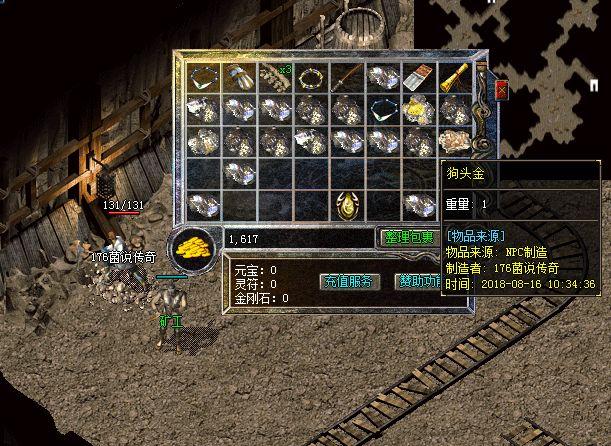Choose the red-handled spatula item slot
The width and height of the screenshot is (611, 446).
420,77
